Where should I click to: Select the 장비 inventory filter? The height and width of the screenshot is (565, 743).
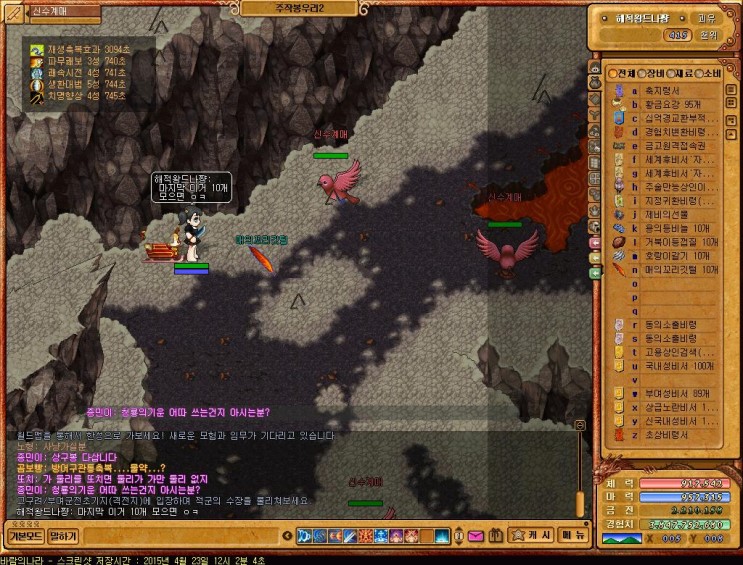650,74
